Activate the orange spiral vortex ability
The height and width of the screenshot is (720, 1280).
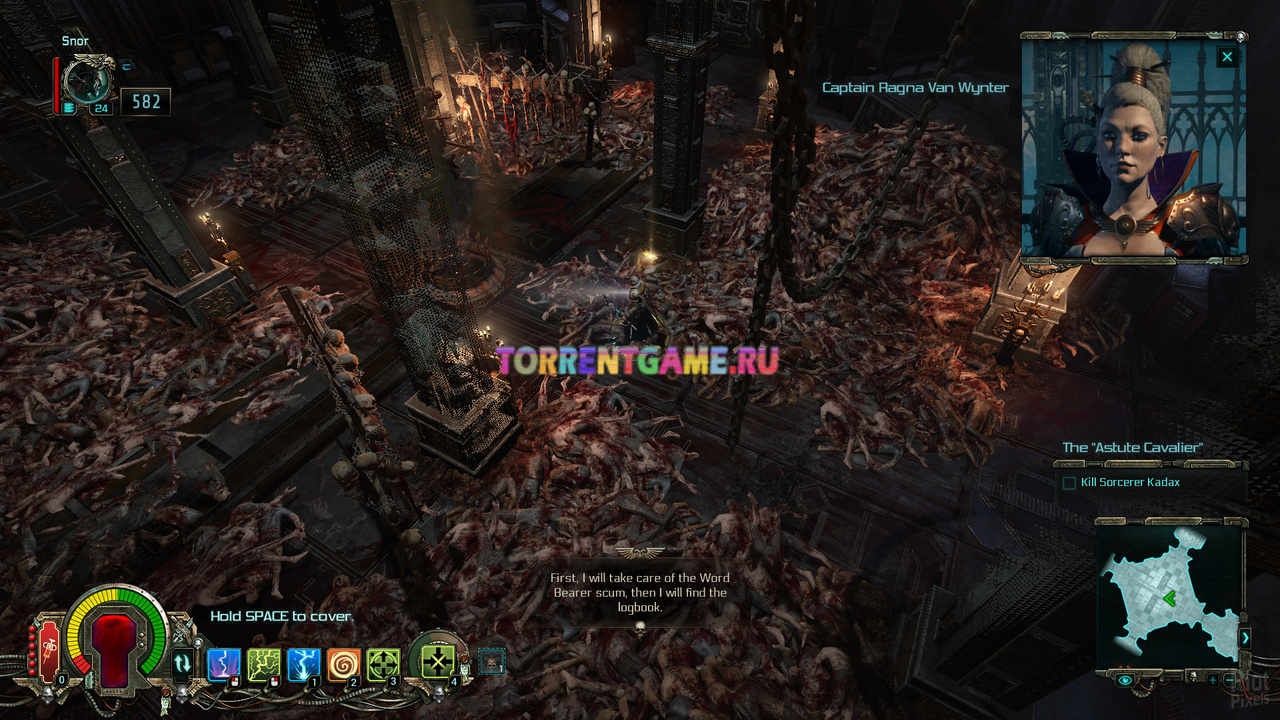(x=343, y=664)
